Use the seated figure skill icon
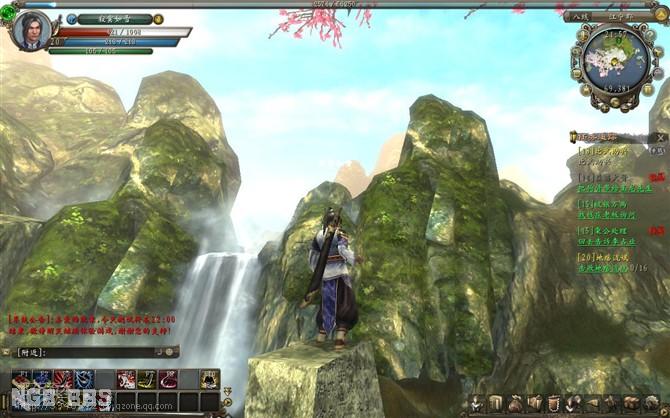This screenshot has height=418, width=670. 209,378
